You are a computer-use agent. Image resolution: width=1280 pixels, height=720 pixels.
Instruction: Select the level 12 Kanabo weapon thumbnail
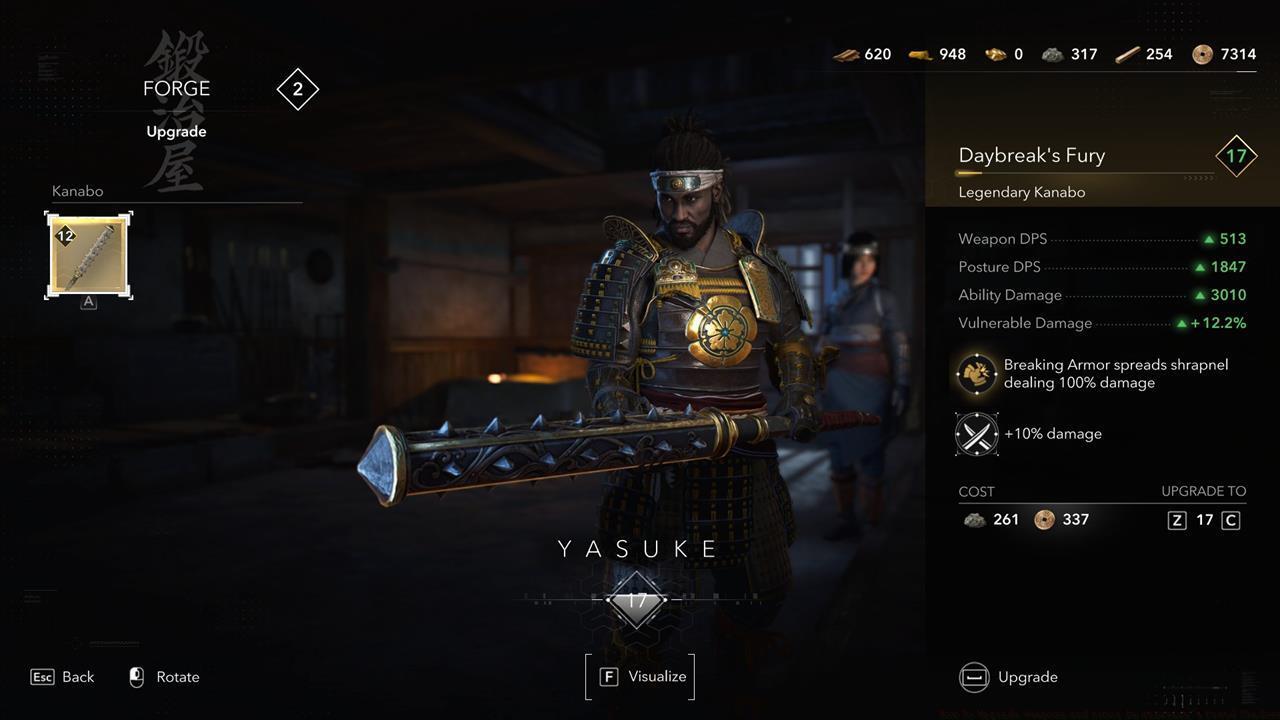87,255
